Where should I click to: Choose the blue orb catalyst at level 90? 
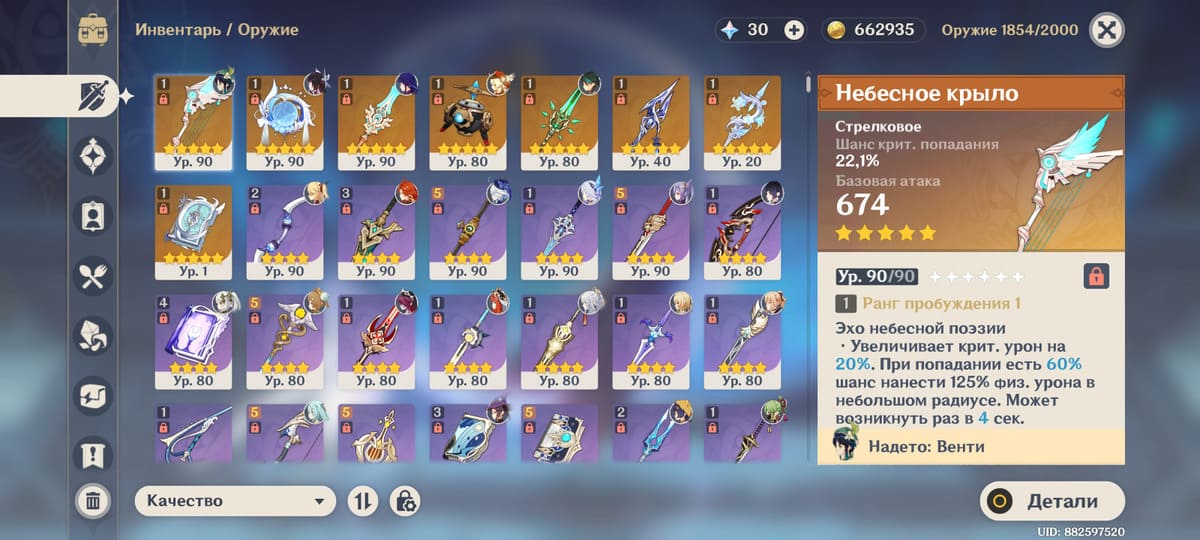coord(285,122)
